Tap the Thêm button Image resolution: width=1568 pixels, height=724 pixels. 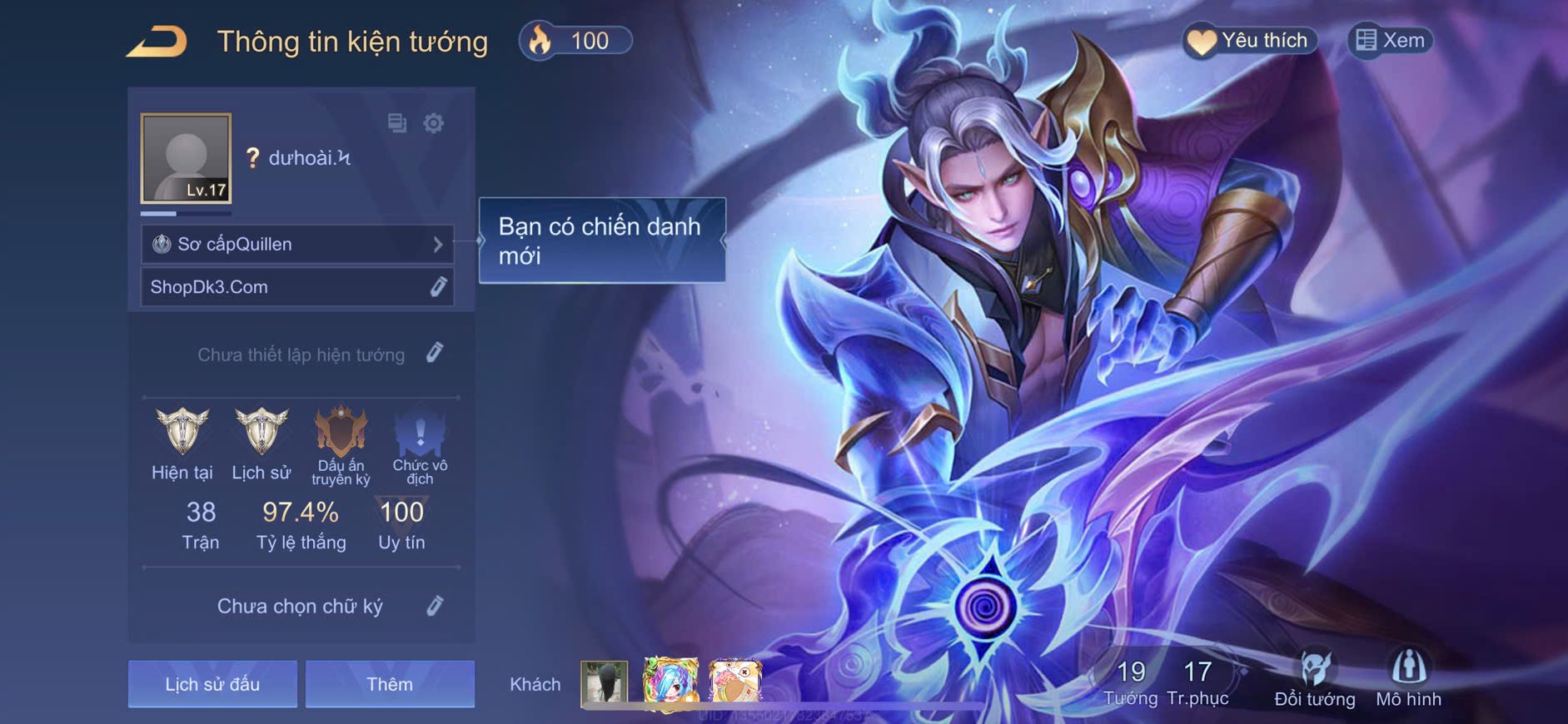390,684
